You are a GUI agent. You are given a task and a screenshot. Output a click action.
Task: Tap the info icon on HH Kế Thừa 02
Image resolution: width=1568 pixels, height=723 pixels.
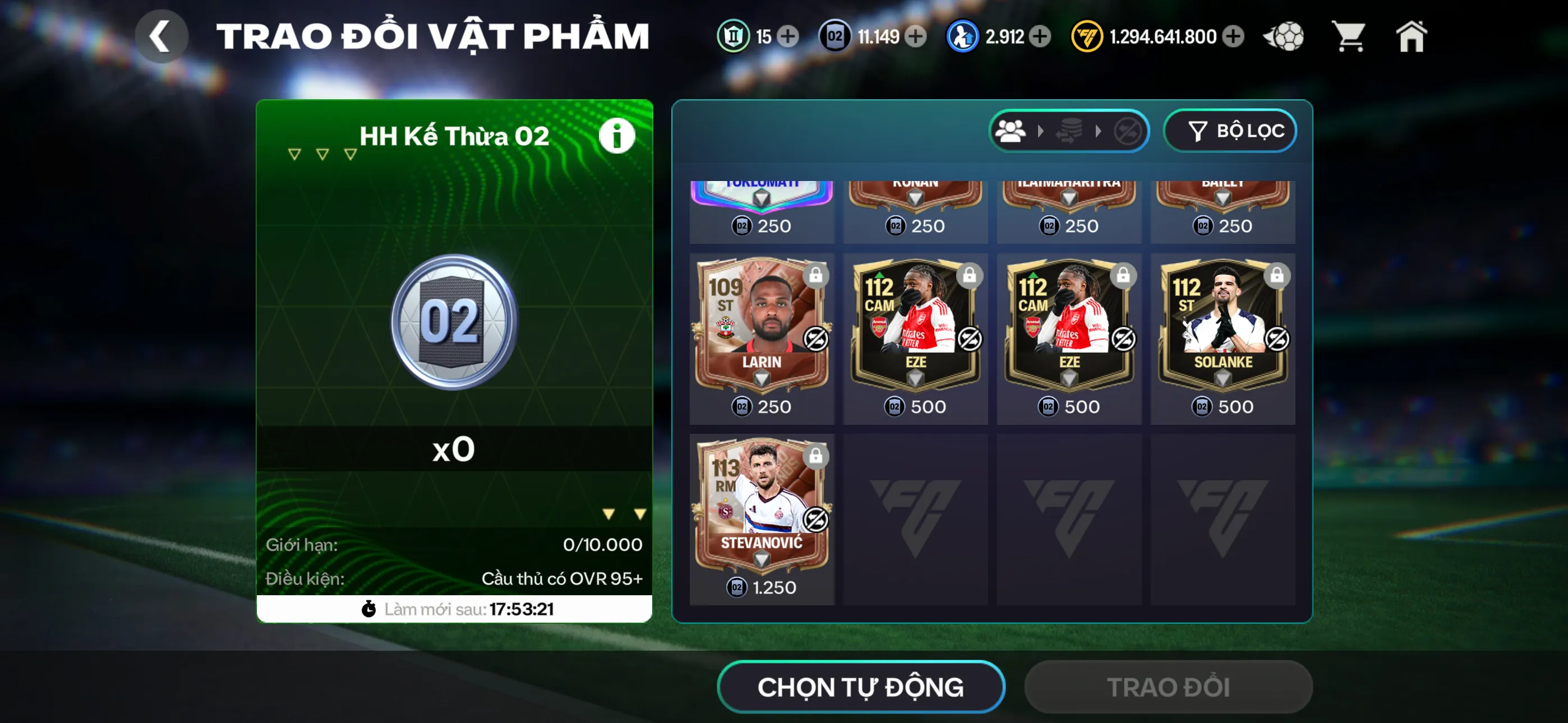pos(617,135)
